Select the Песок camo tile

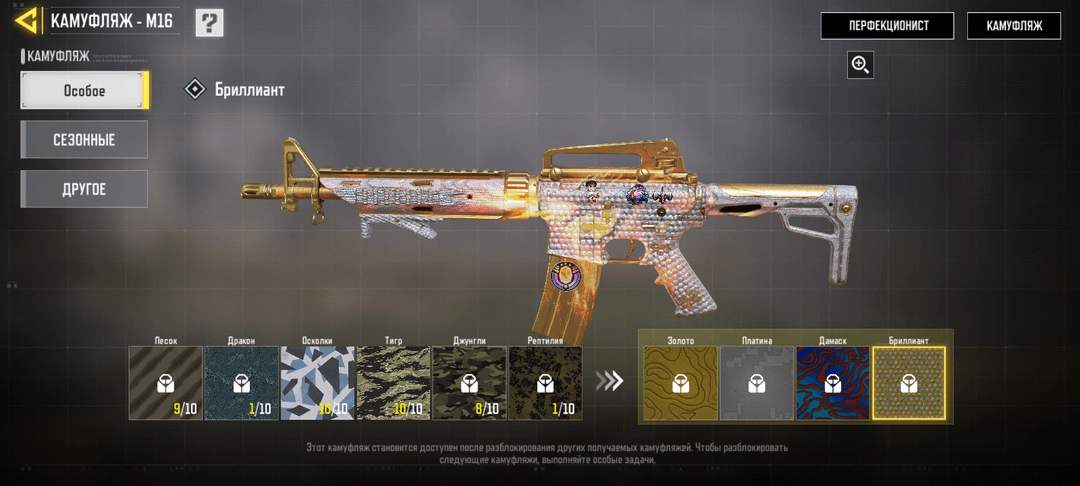166,383
